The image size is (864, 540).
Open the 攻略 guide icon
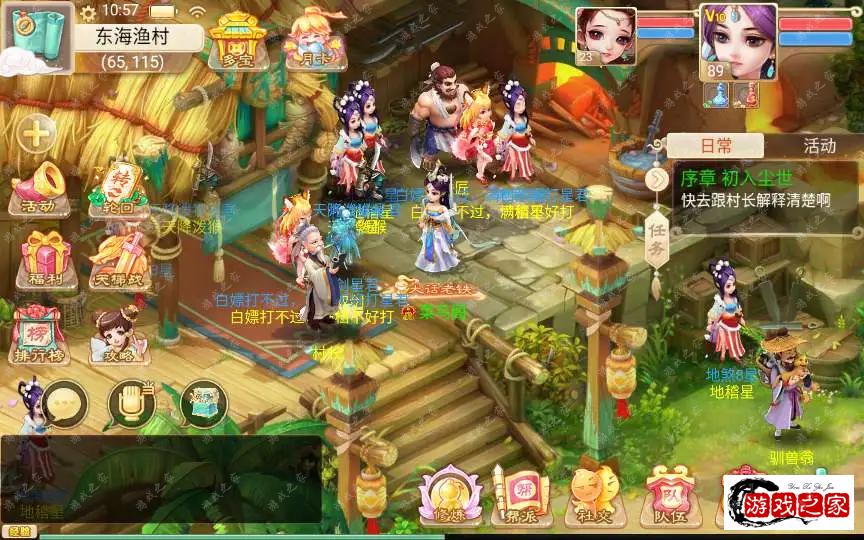pyautogui.click(x=119, y=335)
